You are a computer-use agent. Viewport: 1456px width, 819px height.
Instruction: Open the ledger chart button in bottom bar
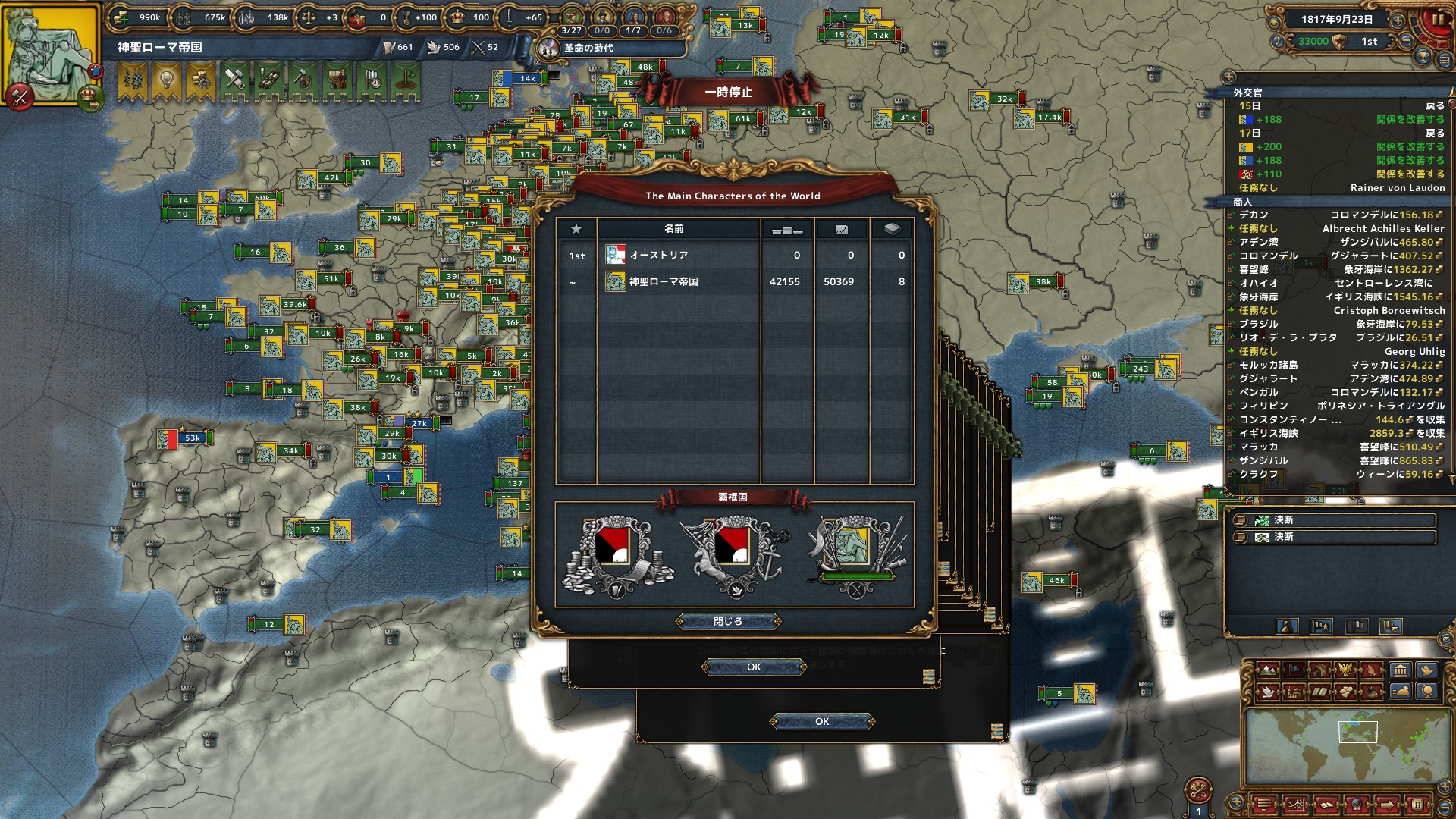coord(1295,805)
